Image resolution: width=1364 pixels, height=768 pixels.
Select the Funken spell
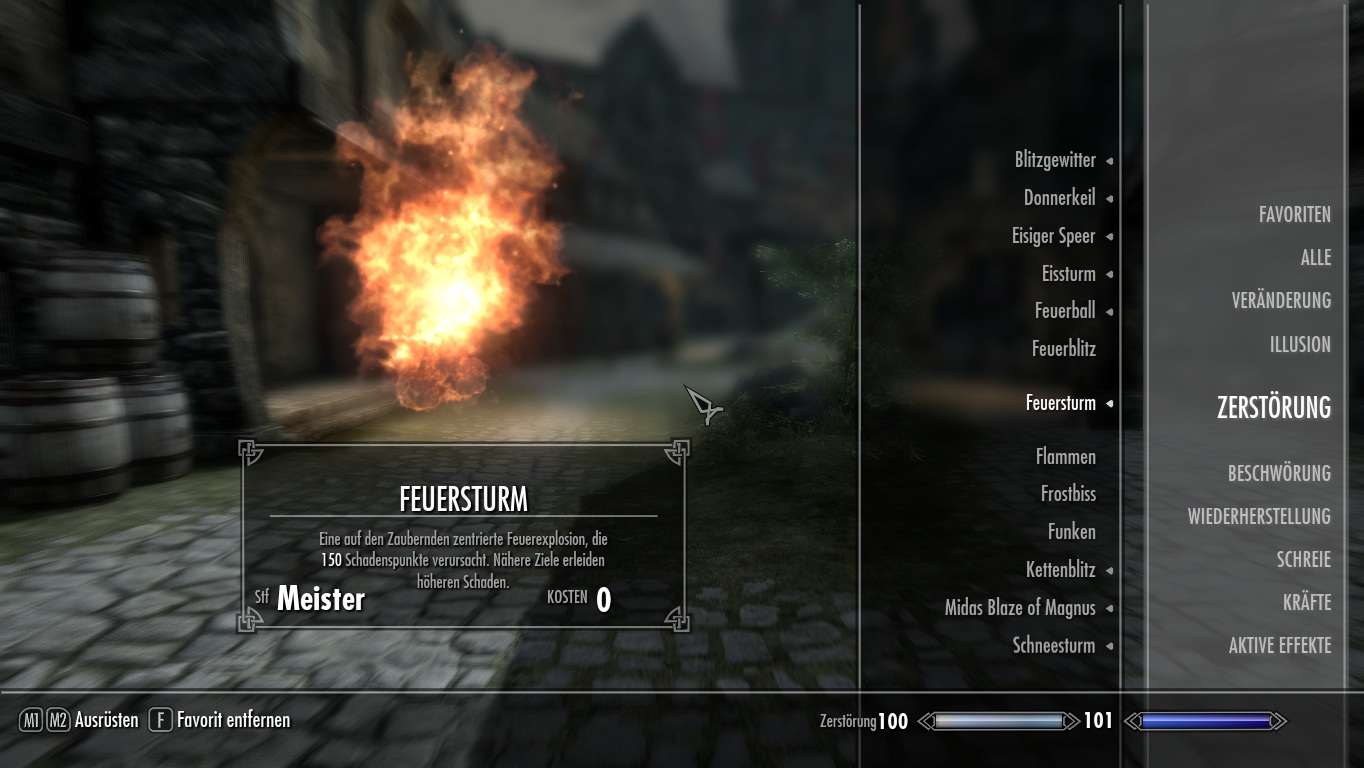pyautogui.click(x=1071, y=532)
